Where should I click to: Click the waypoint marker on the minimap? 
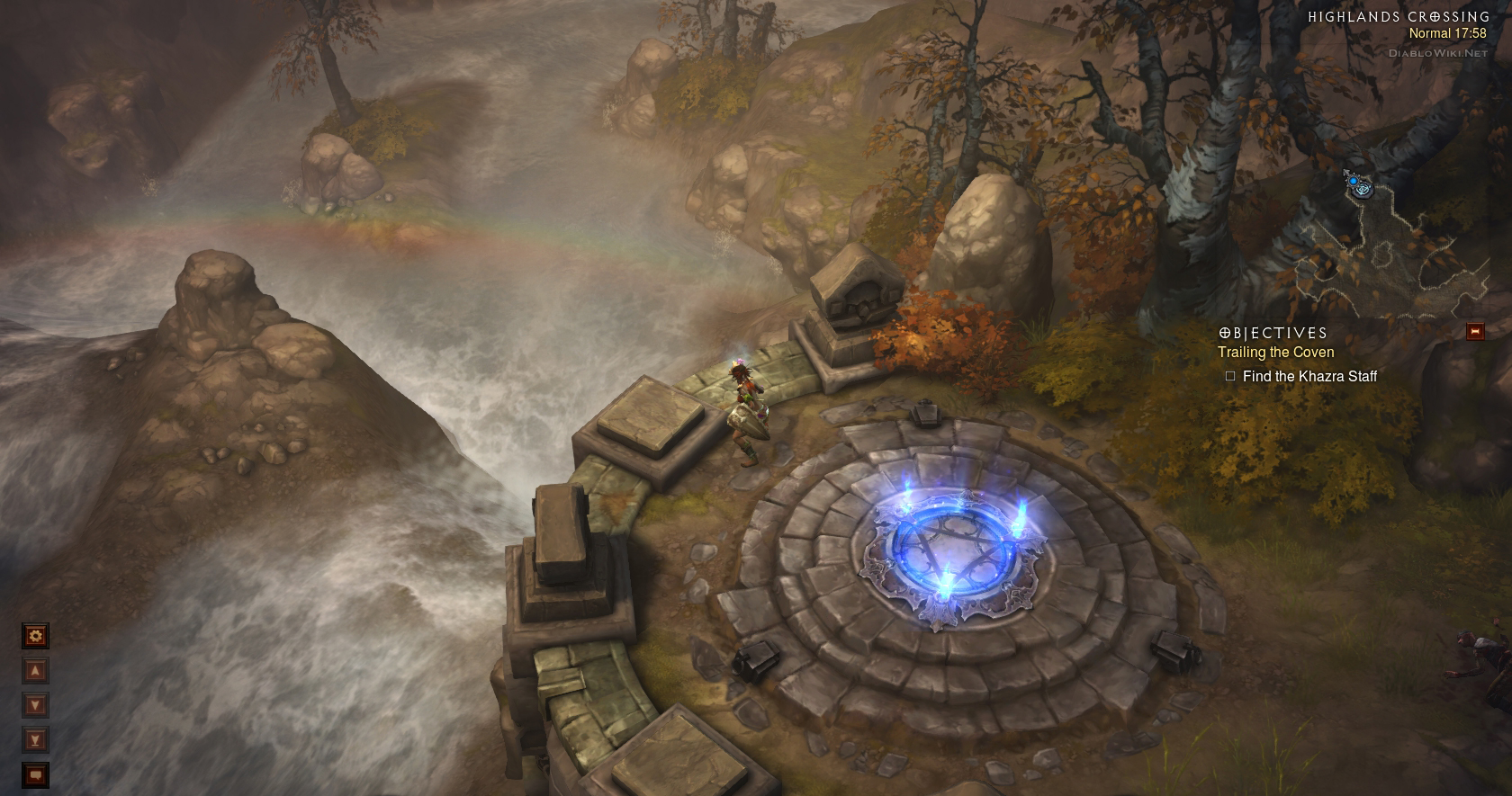coord(1358,186)
